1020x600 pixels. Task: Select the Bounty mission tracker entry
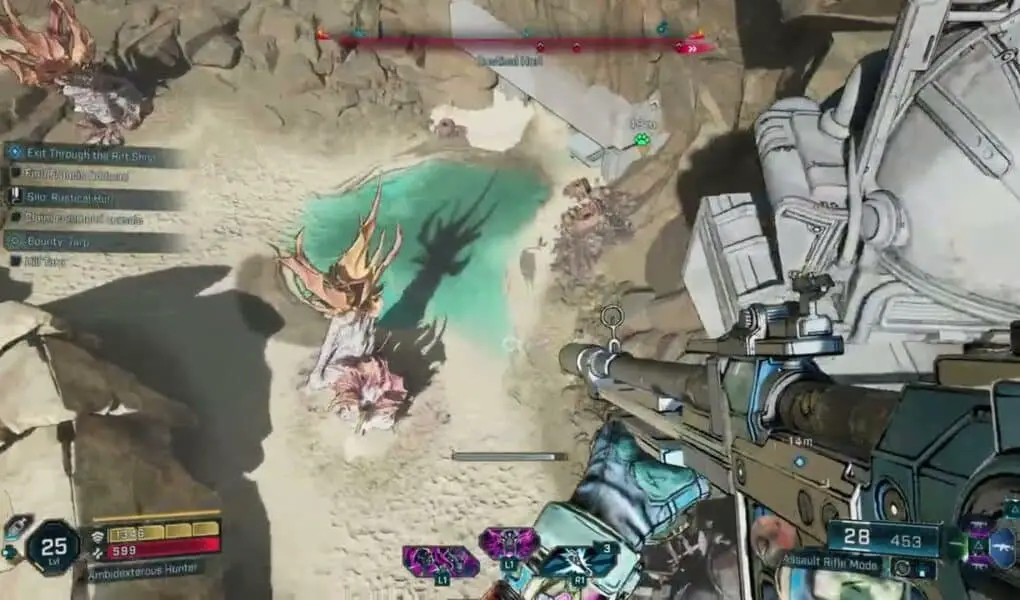(x=90, y=241)
